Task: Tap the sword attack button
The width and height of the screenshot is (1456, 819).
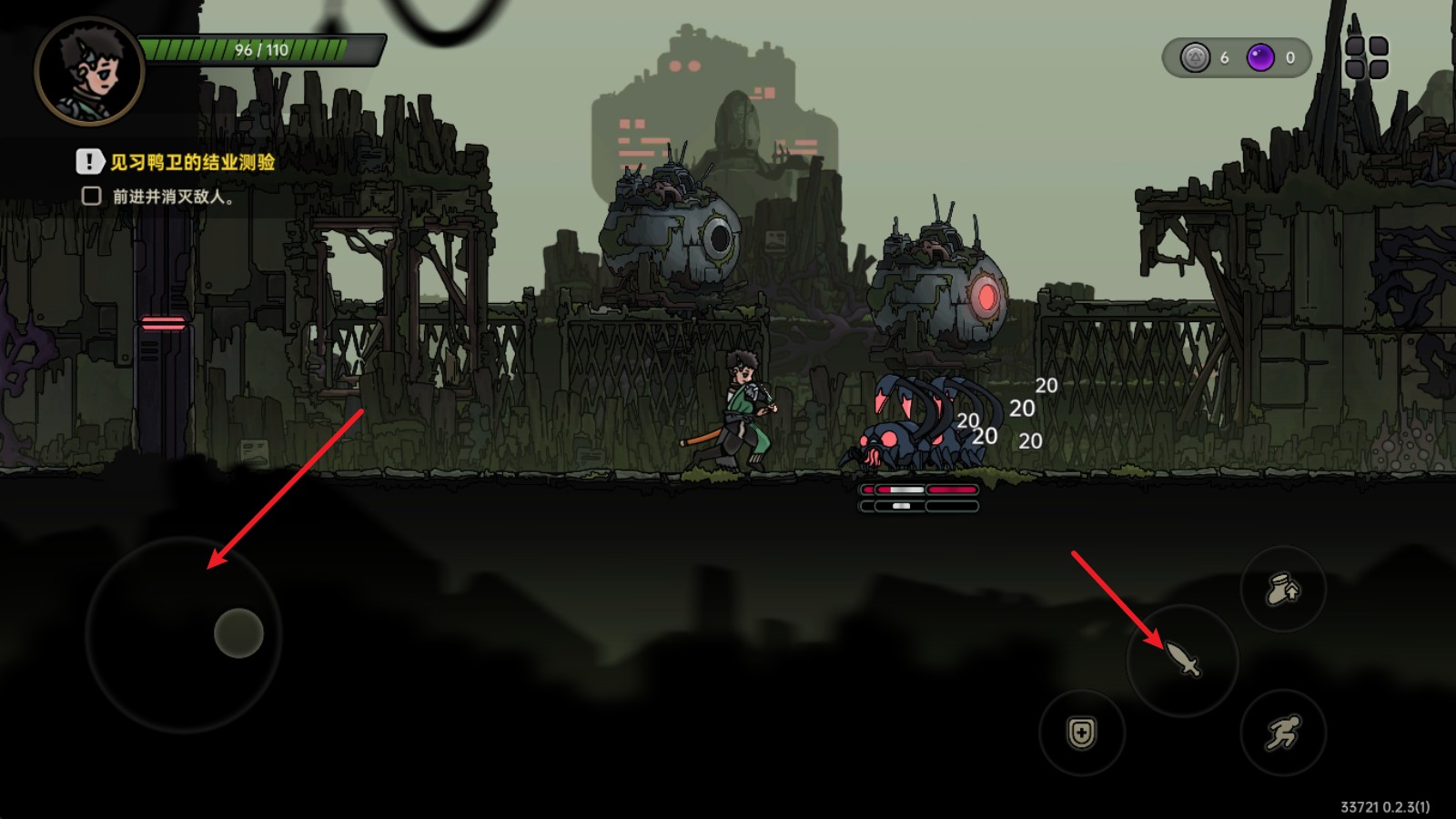Action: (1182, 660)
